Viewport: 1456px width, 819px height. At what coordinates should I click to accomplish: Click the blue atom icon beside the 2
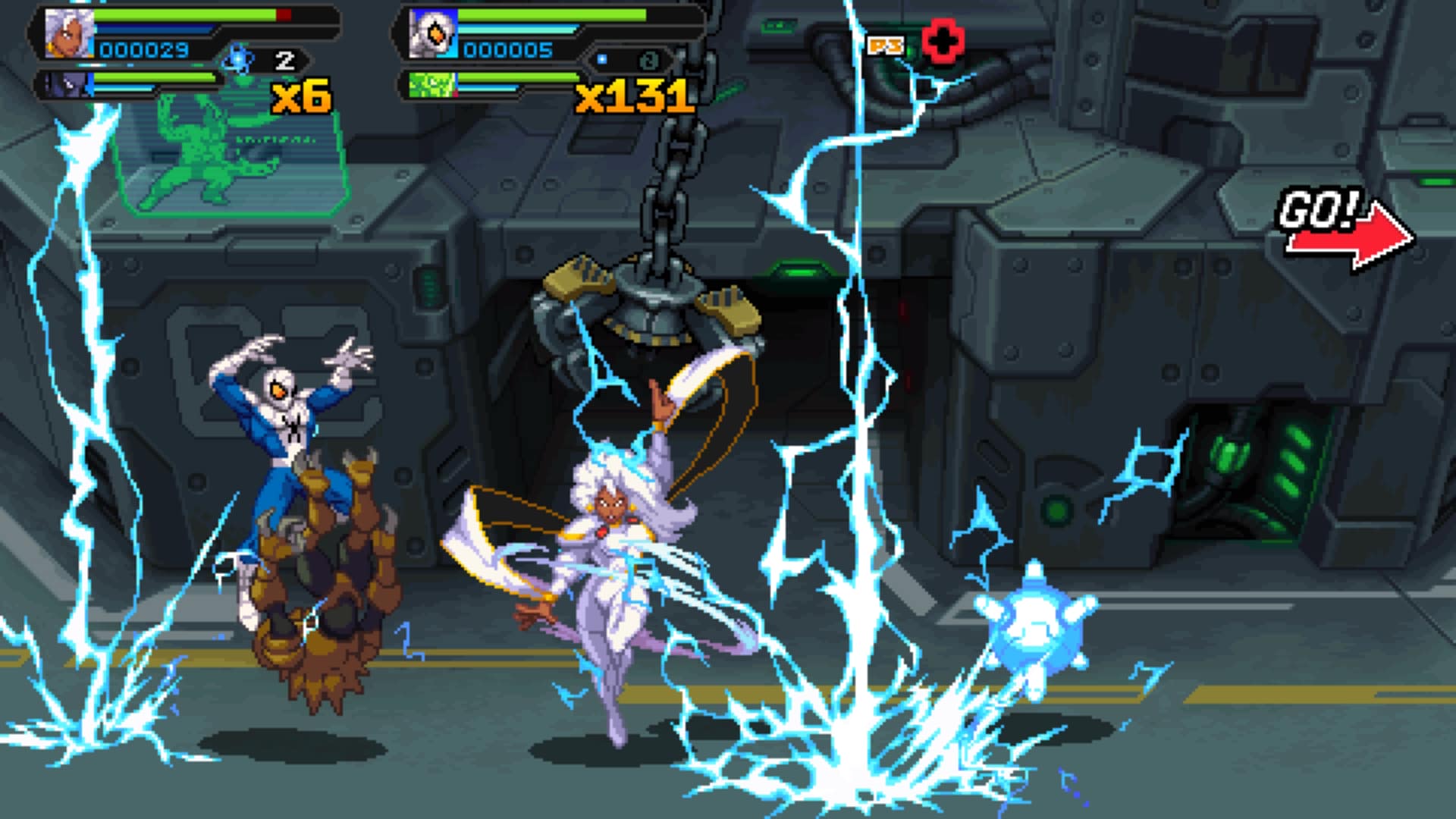pos(239,58)
